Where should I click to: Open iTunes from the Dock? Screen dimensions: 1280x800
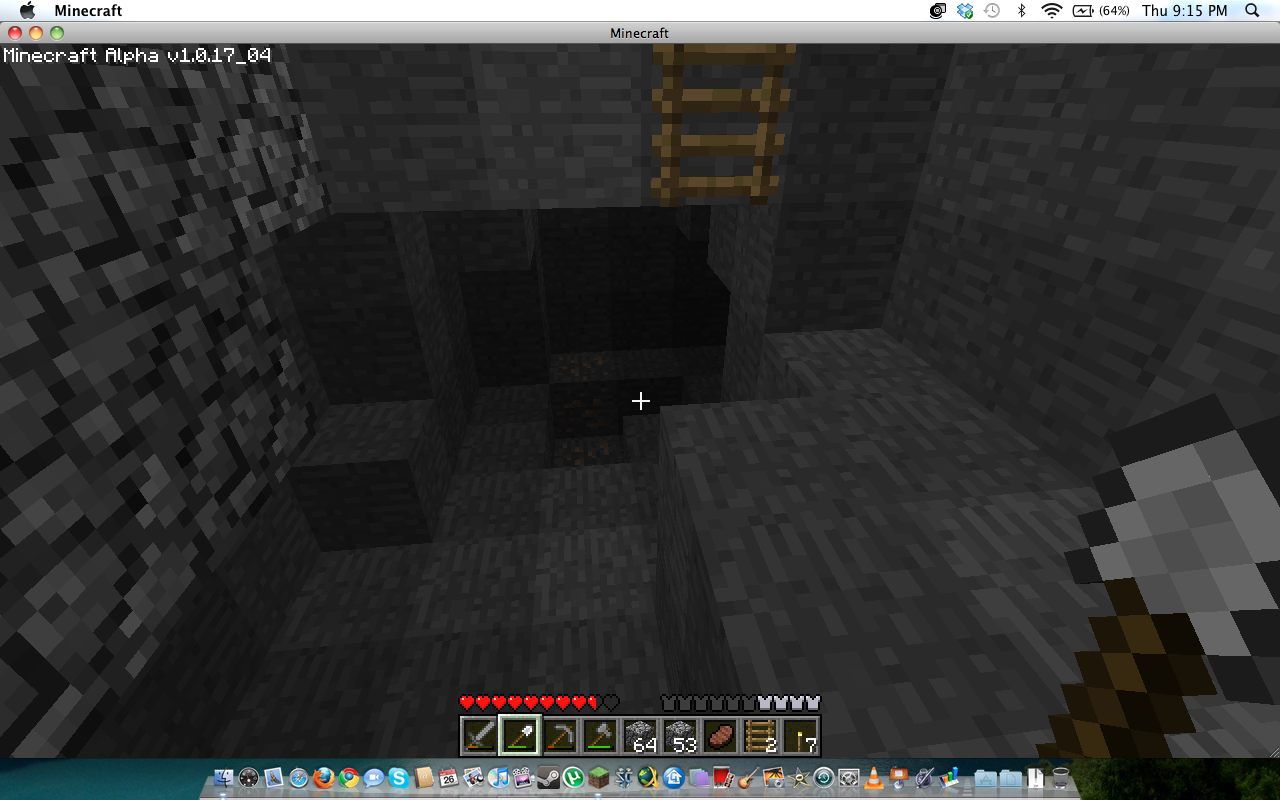point(499,776)
